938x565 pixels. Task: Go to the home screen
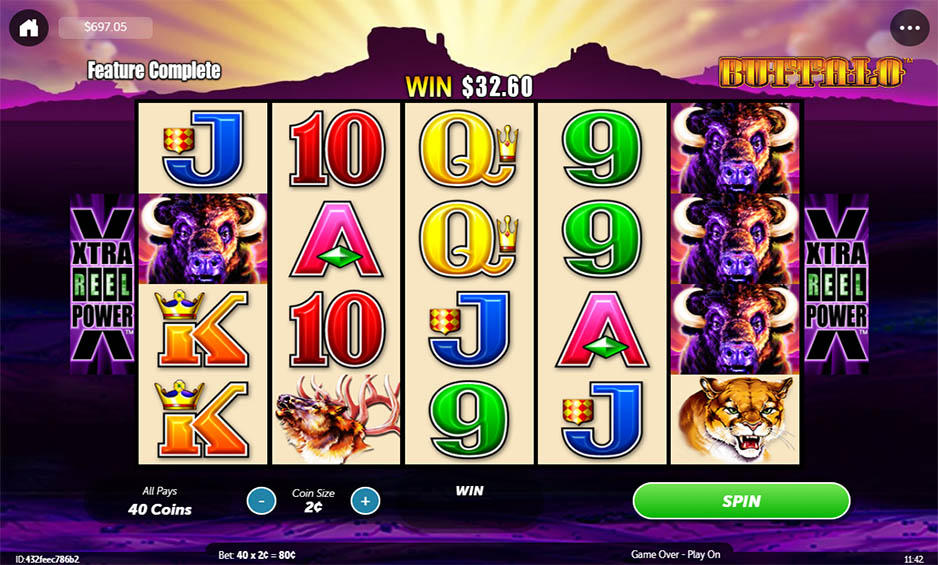(29, 28)
